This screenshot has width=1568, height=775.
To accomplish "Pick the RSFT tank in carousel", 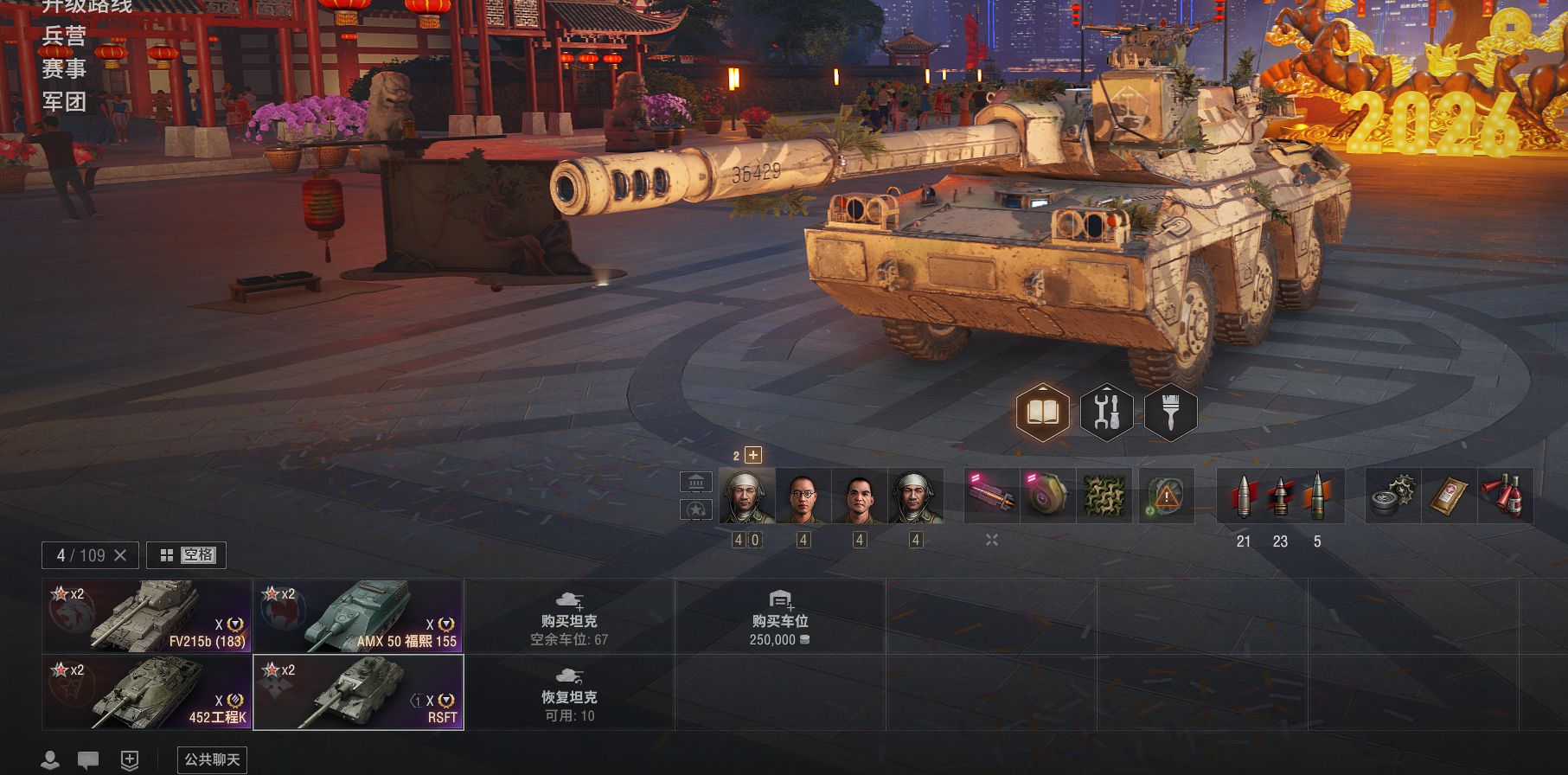I will click(x=358, y=692).
